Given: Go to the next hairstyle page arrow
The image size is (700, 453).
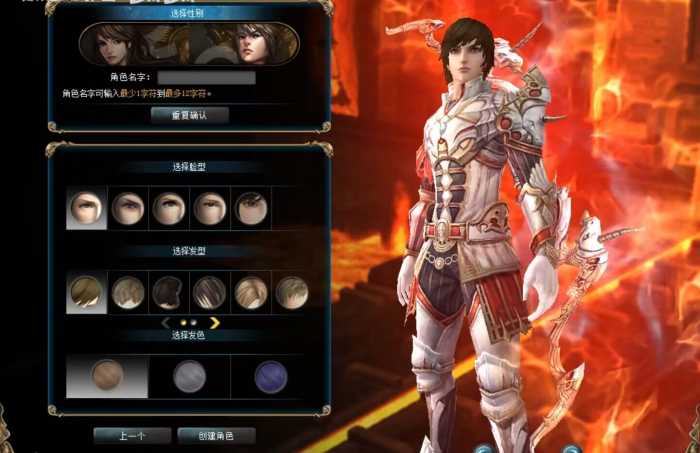Looking at the screenshot, I should (214, 323).
